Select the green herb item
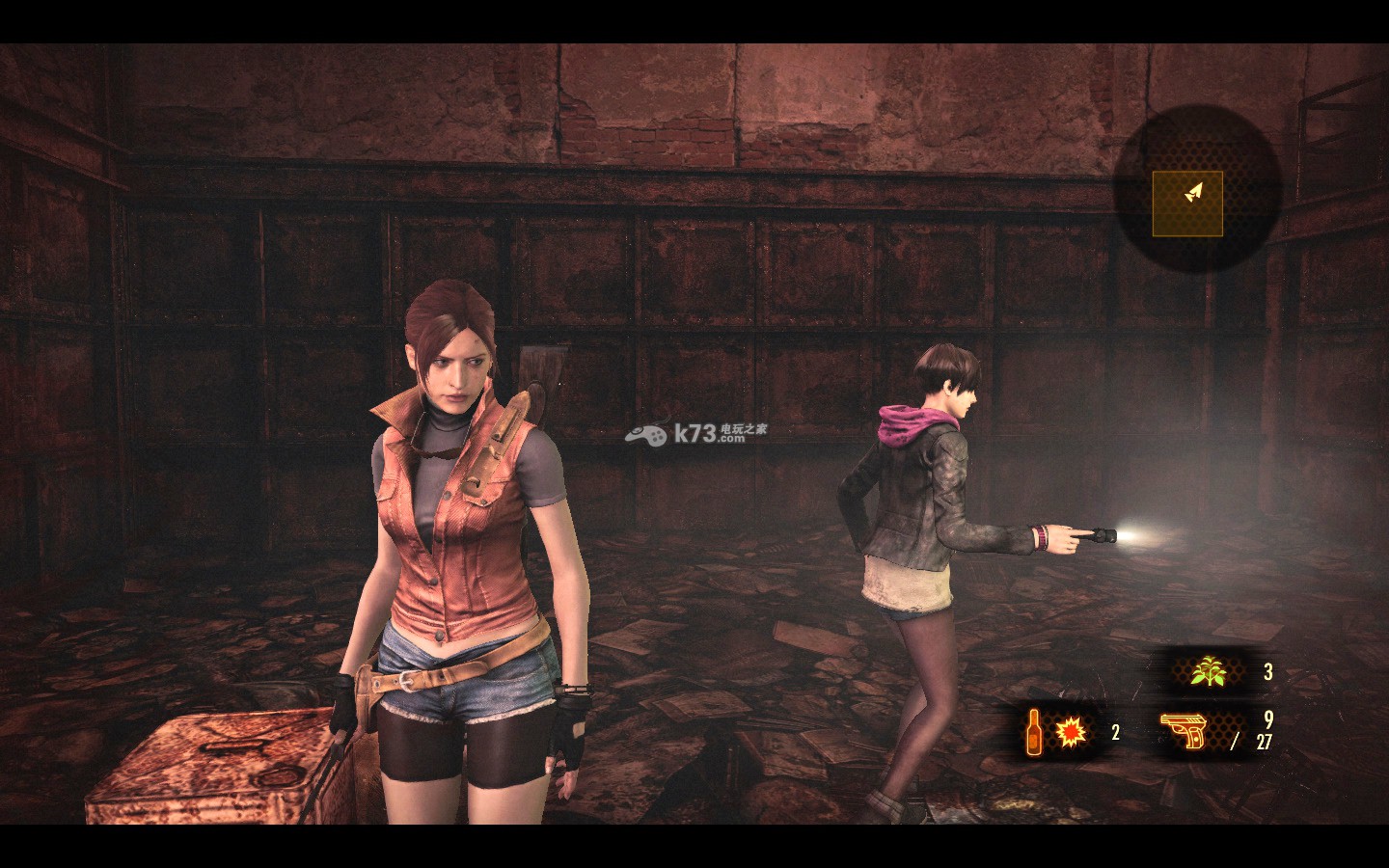The height and width of the screenshot is (868, 1389). 1203,672
